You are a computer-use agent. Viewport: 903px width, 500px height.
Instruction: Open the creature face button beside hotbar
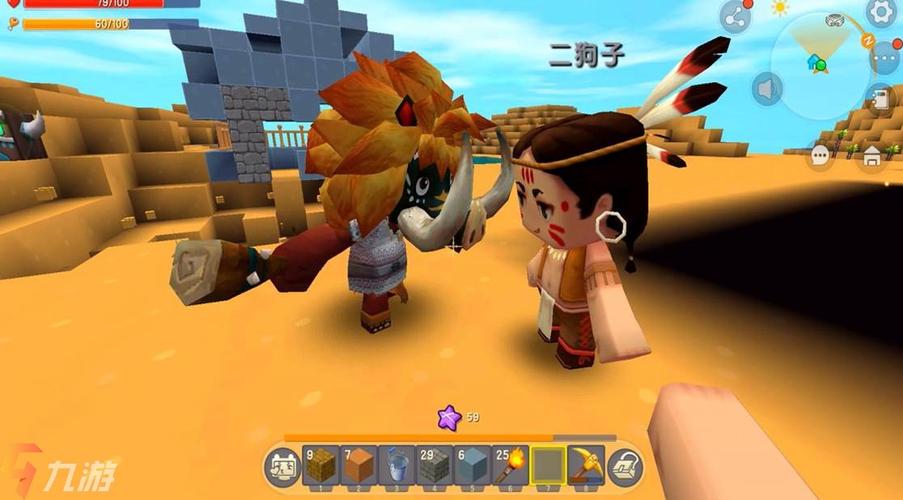click(282, 466)
